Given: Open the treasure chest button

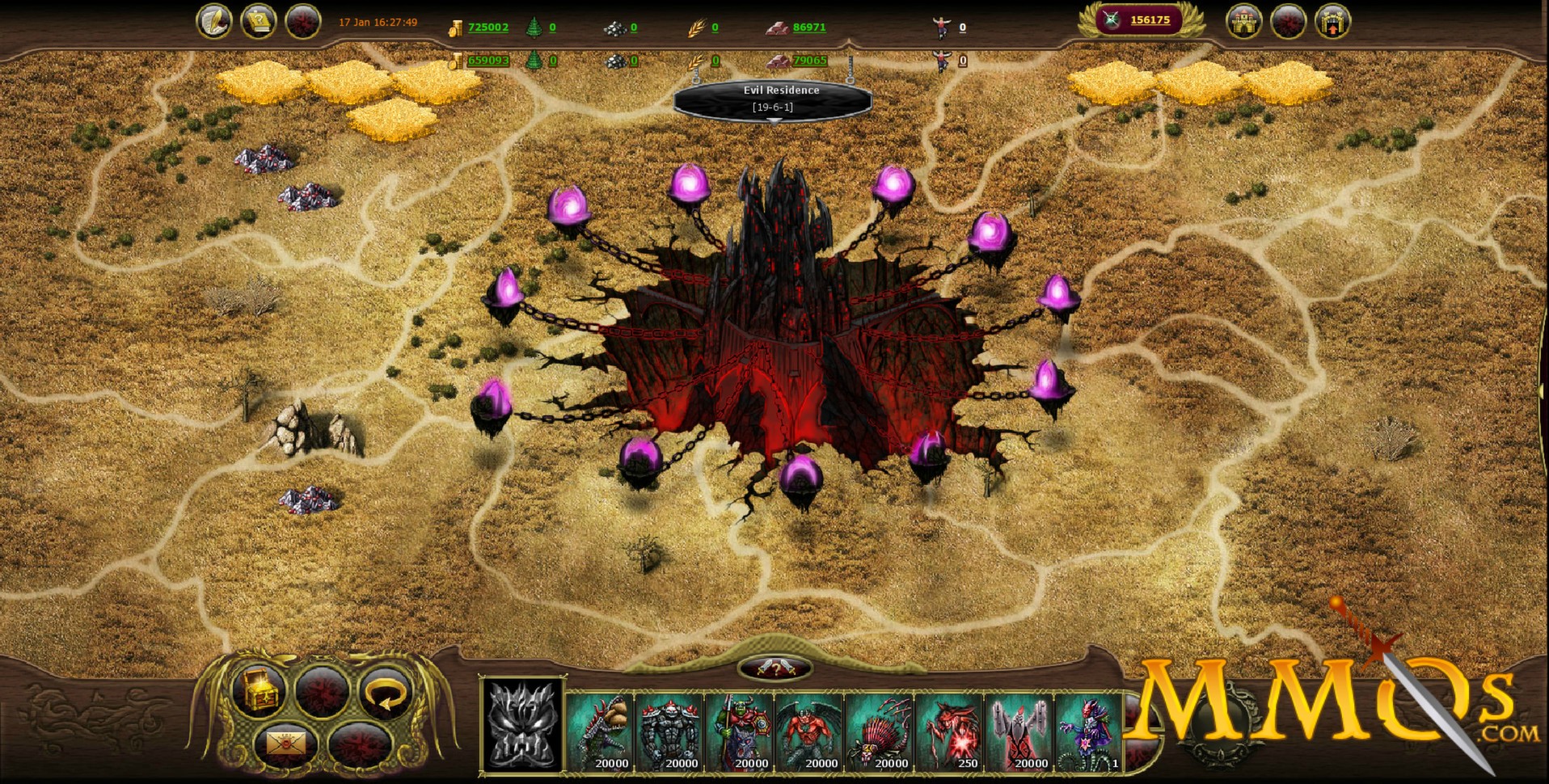Looking at the screenshot, I should click(257, 692).
